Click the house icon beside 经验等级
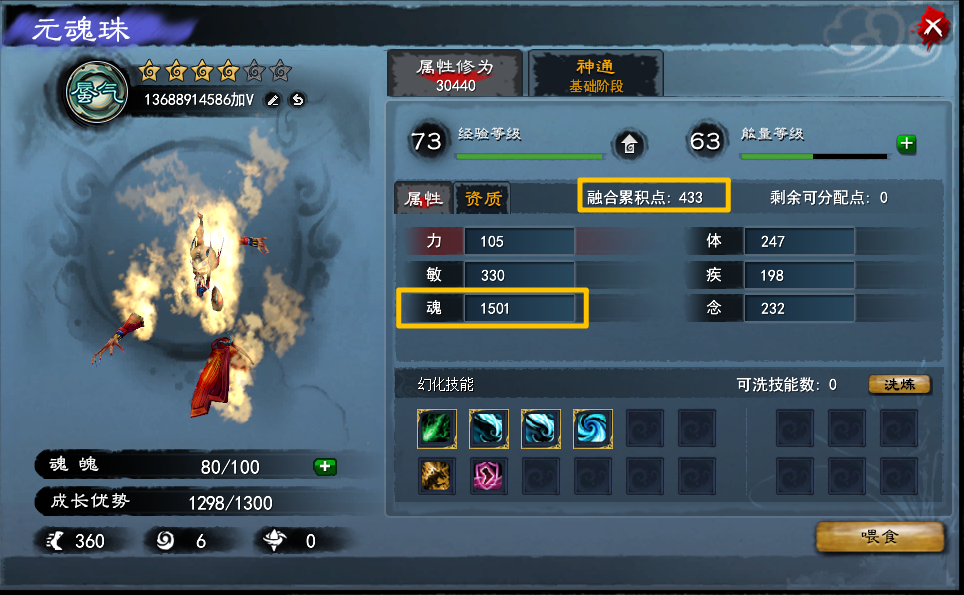964x595 pixels. pyautogui.click(x=630, y=144)
